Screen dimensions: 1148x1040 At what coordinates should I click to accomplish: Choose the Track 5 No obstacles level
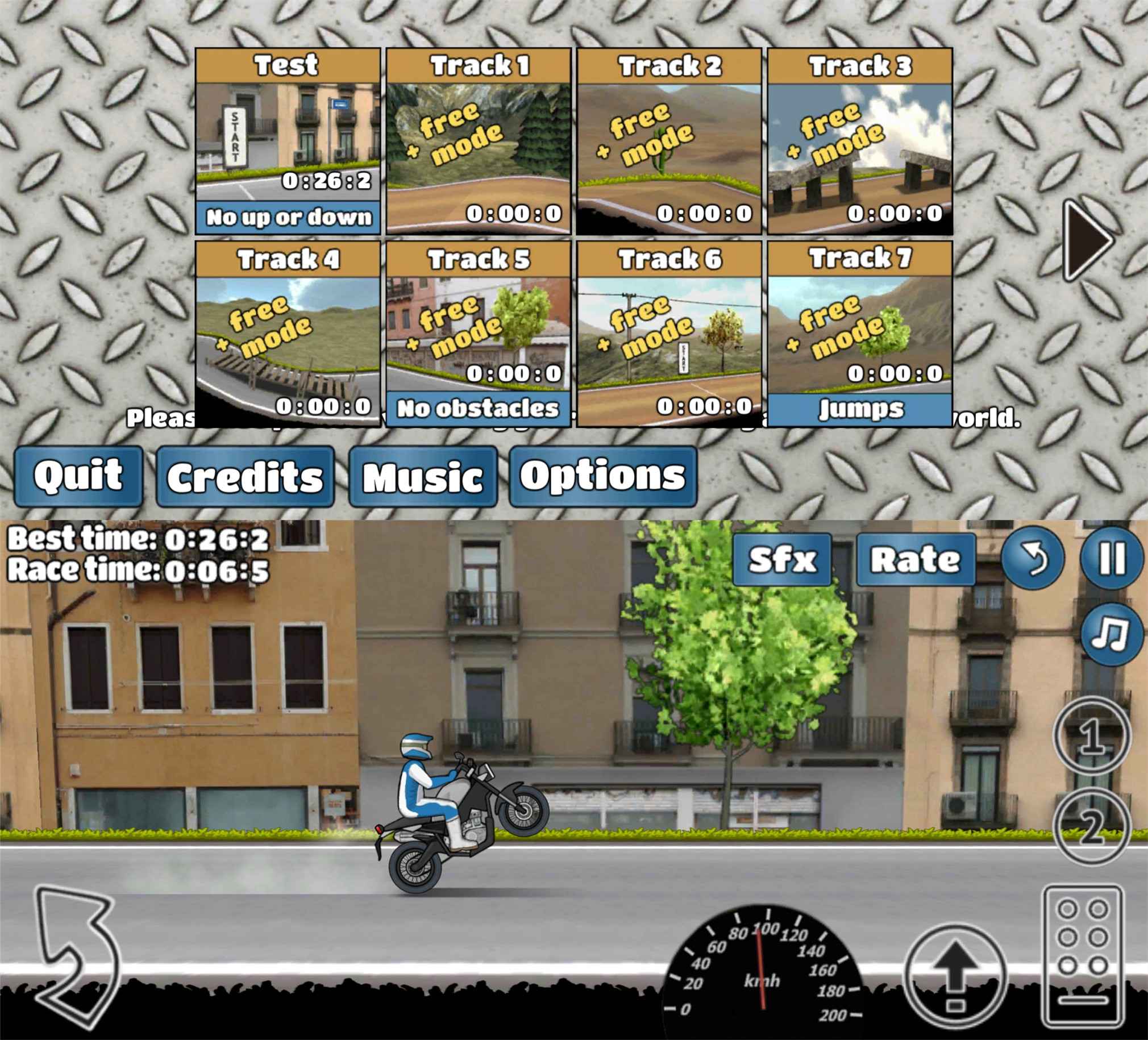coord(479,334)
